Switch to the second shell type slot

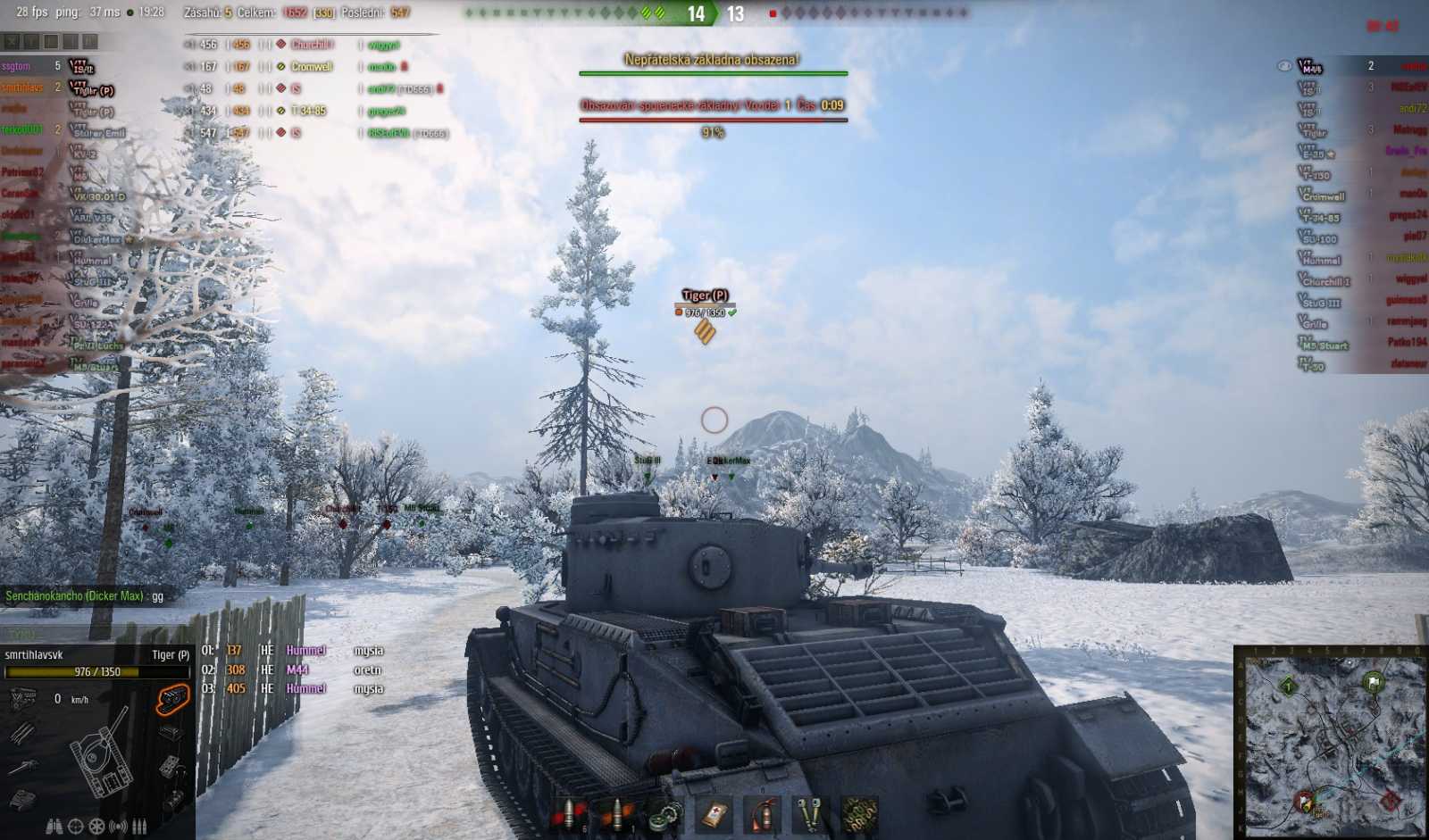618,814
